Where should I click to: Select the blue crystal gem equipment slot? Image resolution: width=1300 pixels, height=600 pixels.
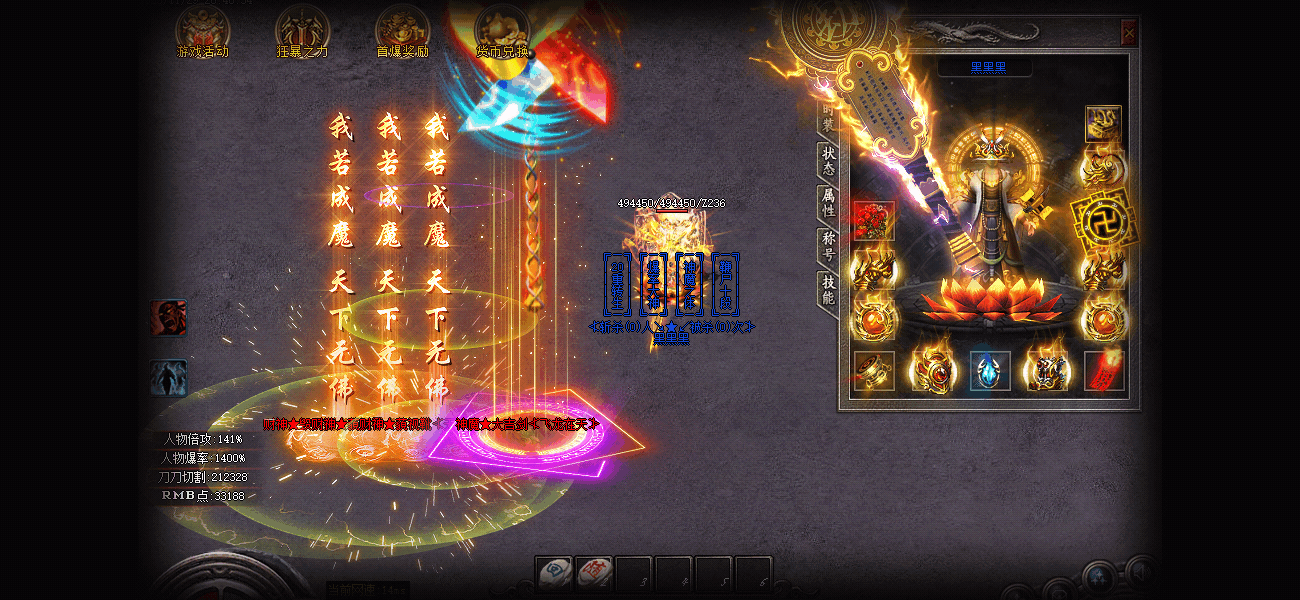coord(989,371)
